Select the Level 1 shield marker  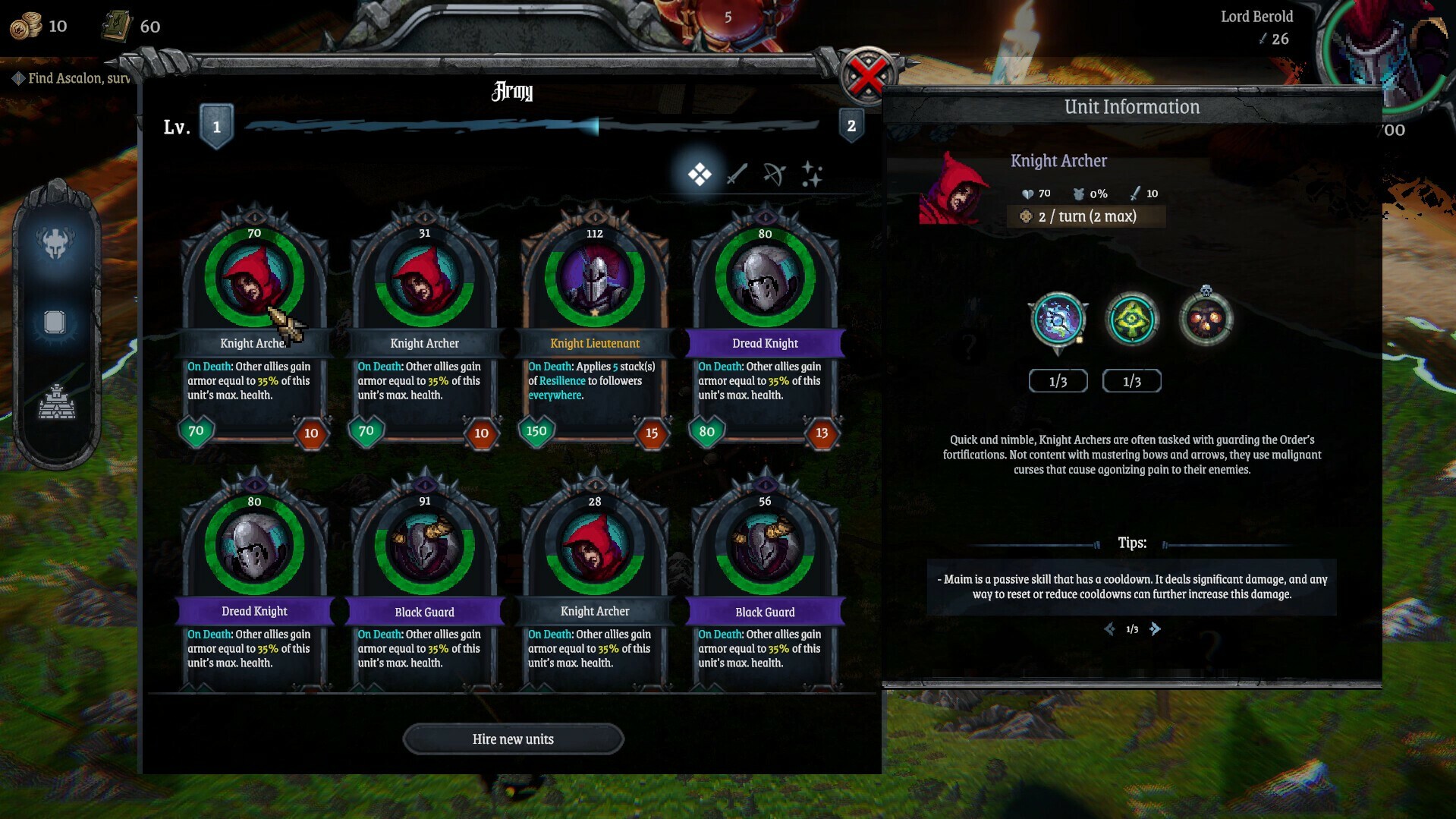click(216, 126)
